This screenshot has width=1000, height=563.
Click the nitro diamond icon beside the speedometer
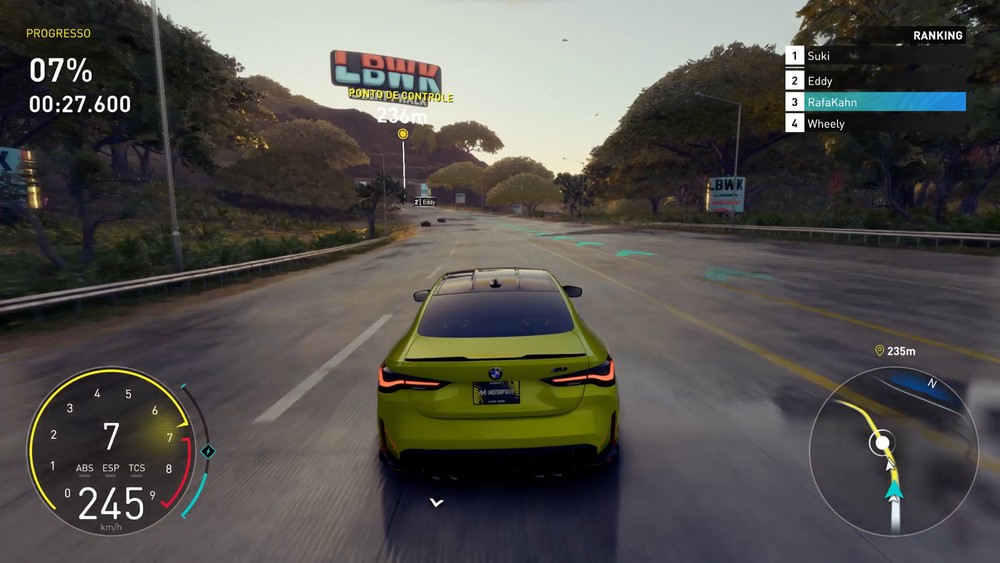pos(208,451)
